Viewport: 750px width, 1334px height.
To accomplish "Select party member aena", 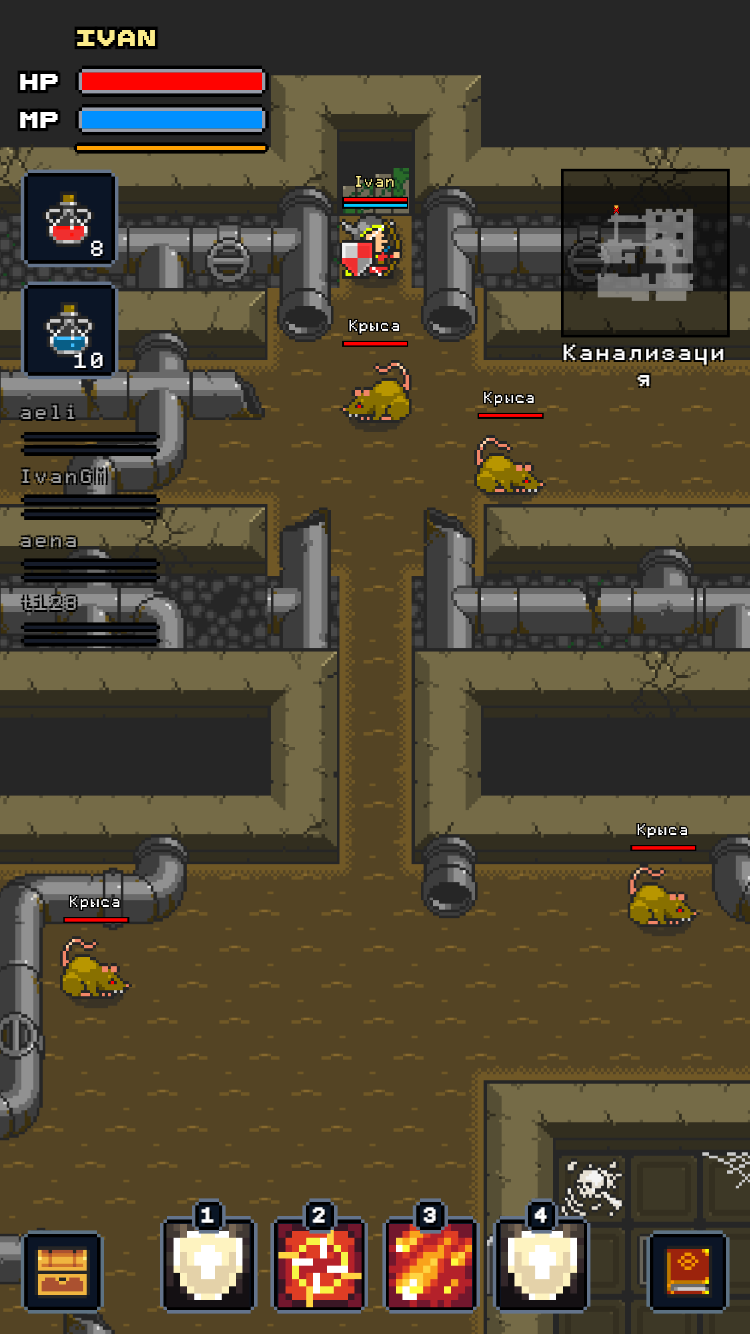I will tap(89, 557).
